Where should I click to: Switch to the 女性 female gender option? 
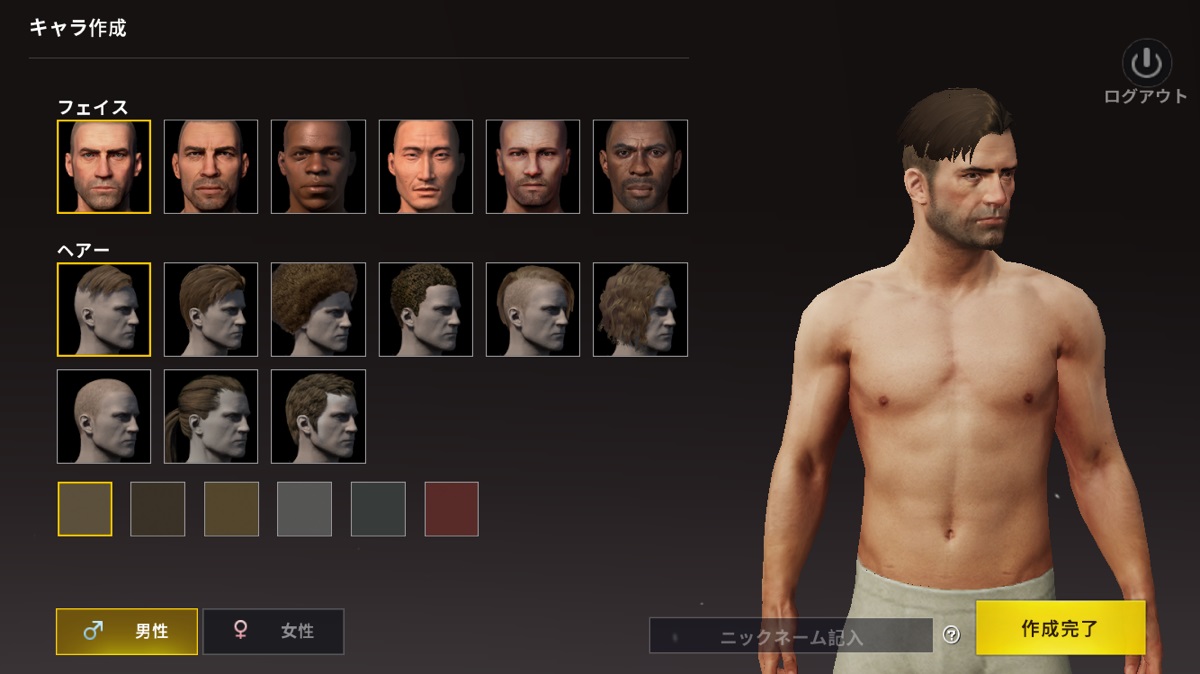tap(273, 631)
